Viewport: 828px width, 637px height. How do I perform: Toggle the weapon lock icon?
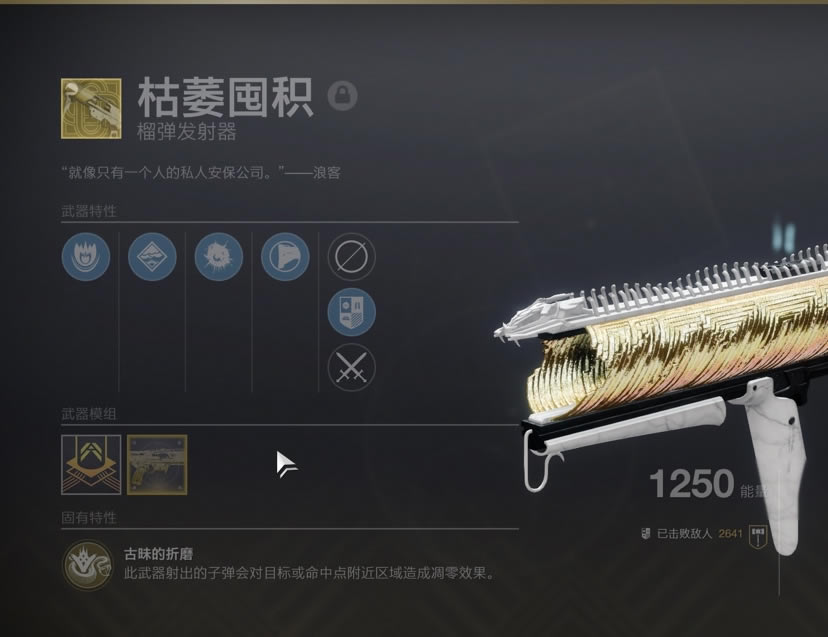342,97
